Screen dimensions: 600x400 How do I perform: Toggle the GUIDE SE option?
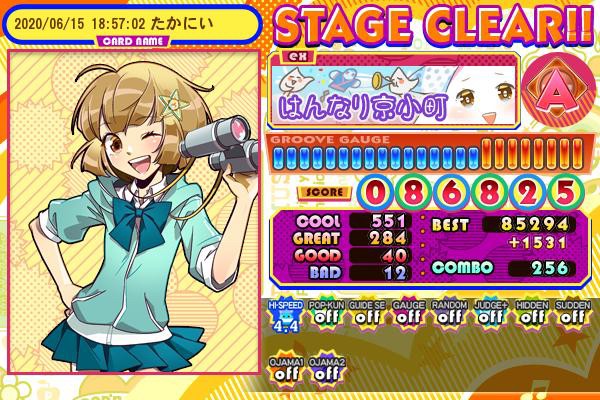click(x=365, y=314)
